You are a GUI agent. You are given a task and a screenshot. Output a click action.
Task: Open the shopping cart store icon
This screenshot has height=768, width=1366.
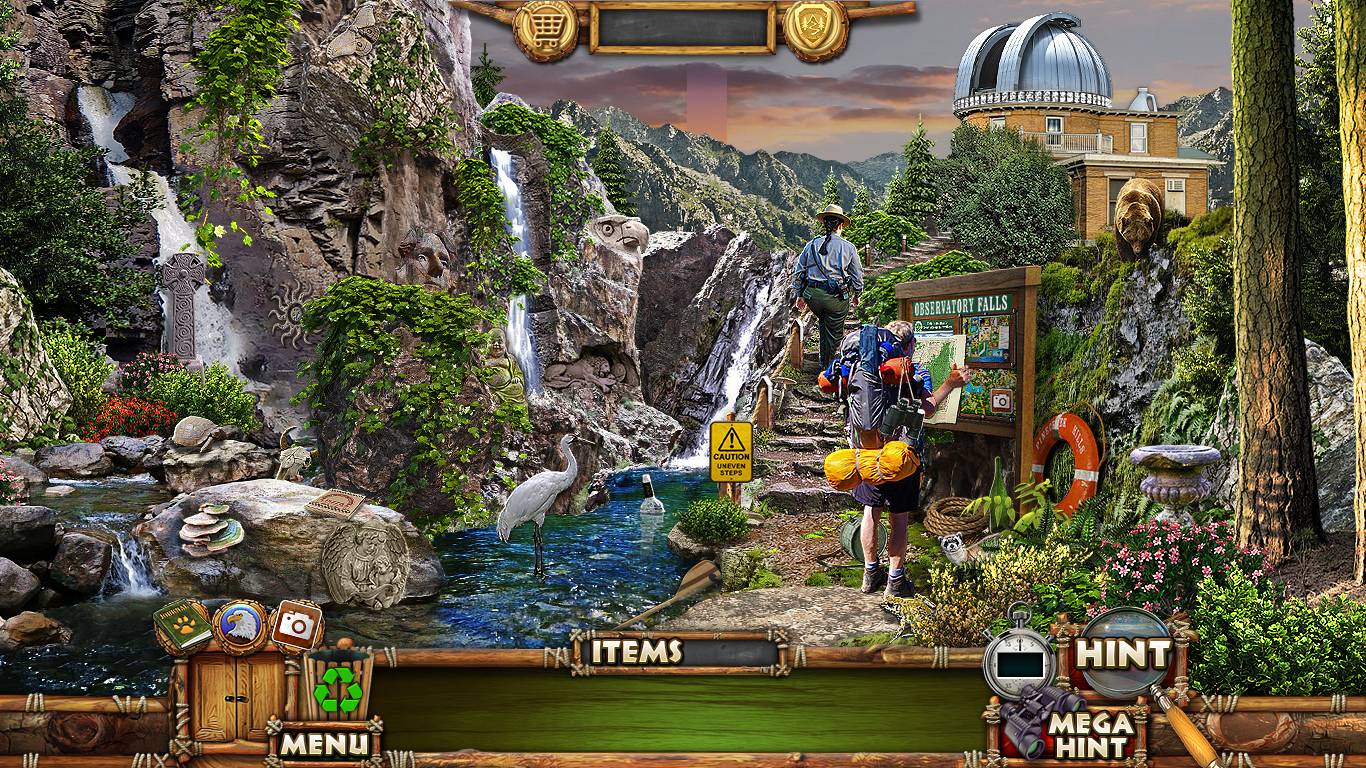point(545,30)
